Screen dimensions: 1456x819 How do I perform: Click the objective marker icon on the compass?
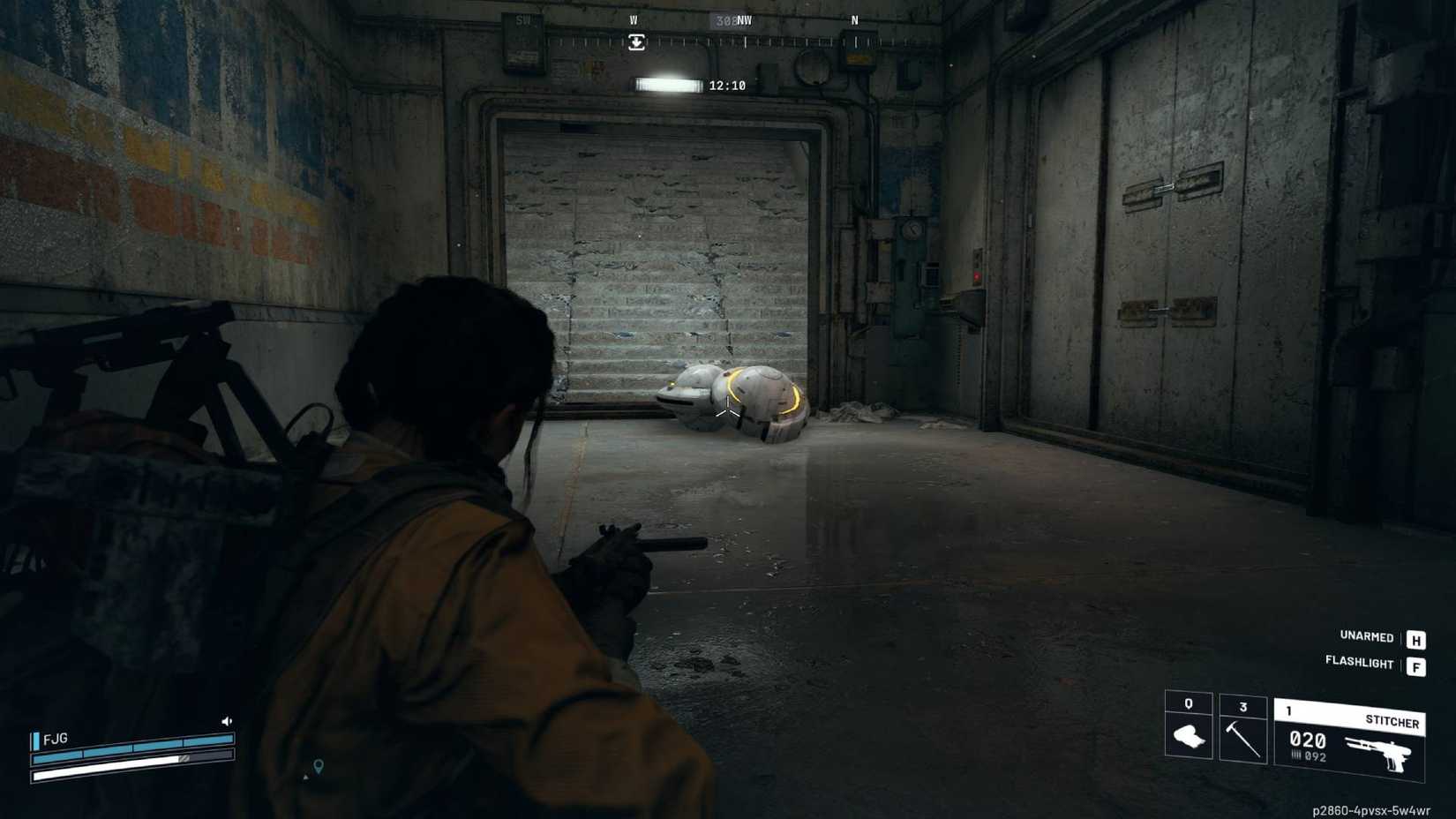point(637,41)
